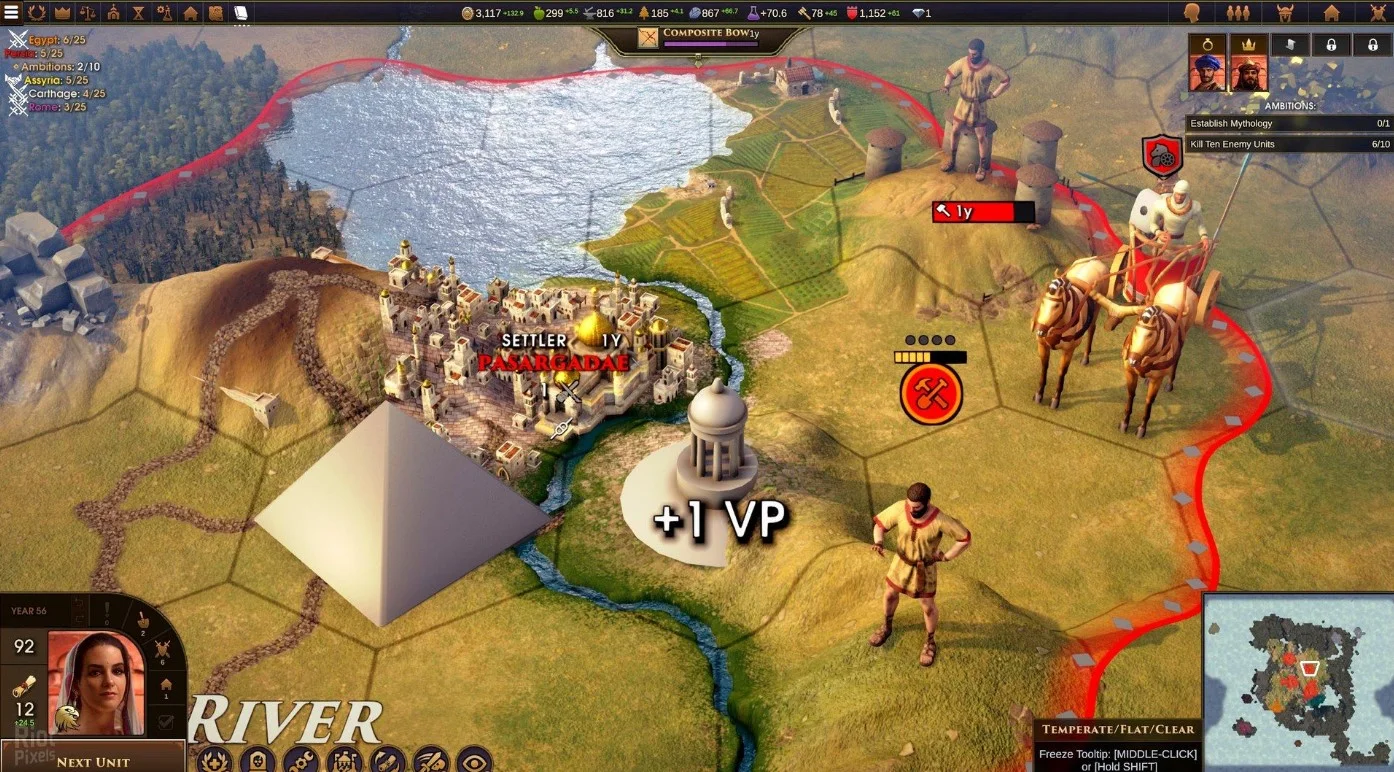Select the queen leader portrait
The height and width of the screenshot is (772, 1394).
[x=96, y=683]
